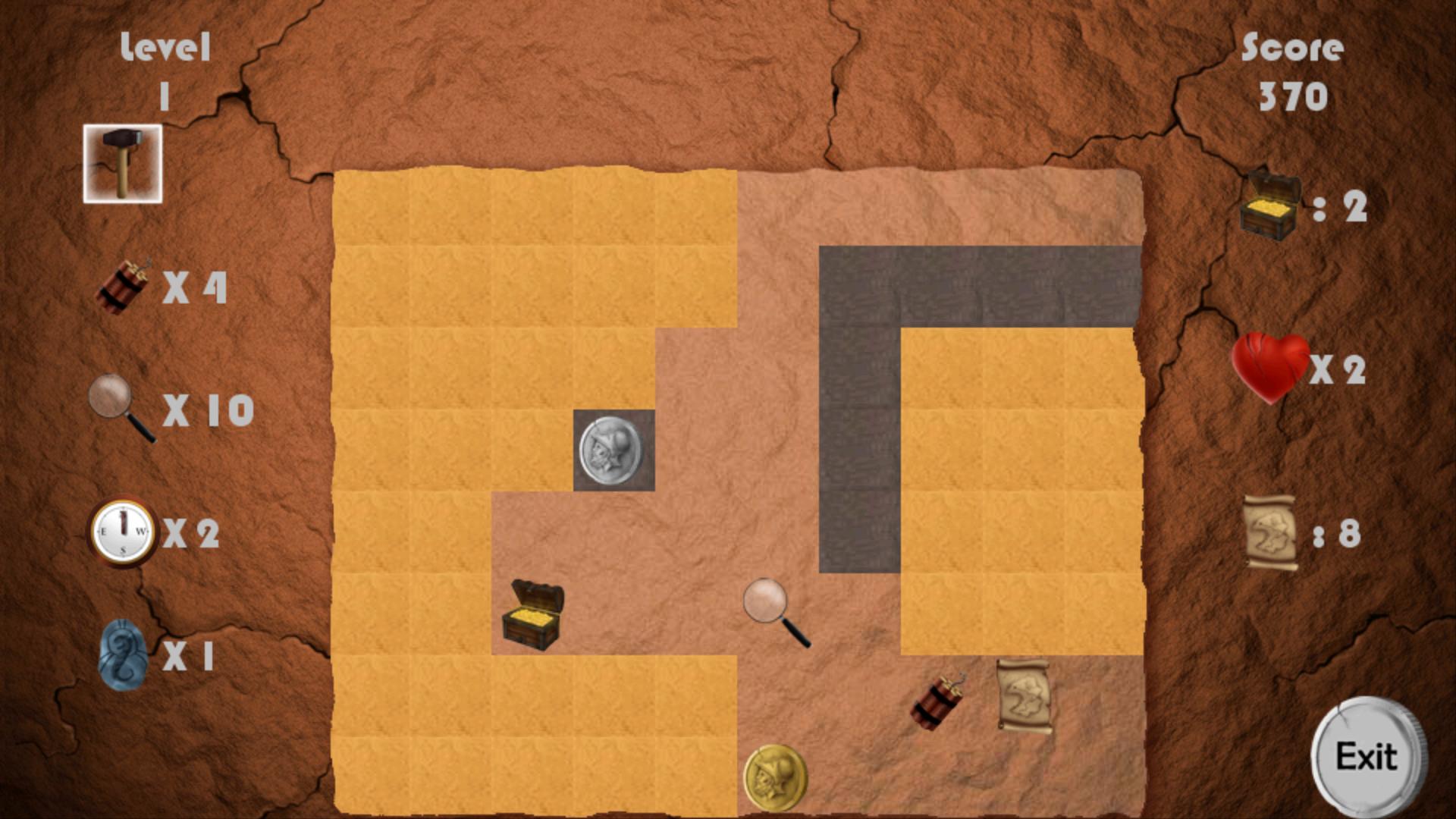The height and width of the screenshot is (819, 1456).
Task: Select the hammer digging tool
Action: pos(123,162)
